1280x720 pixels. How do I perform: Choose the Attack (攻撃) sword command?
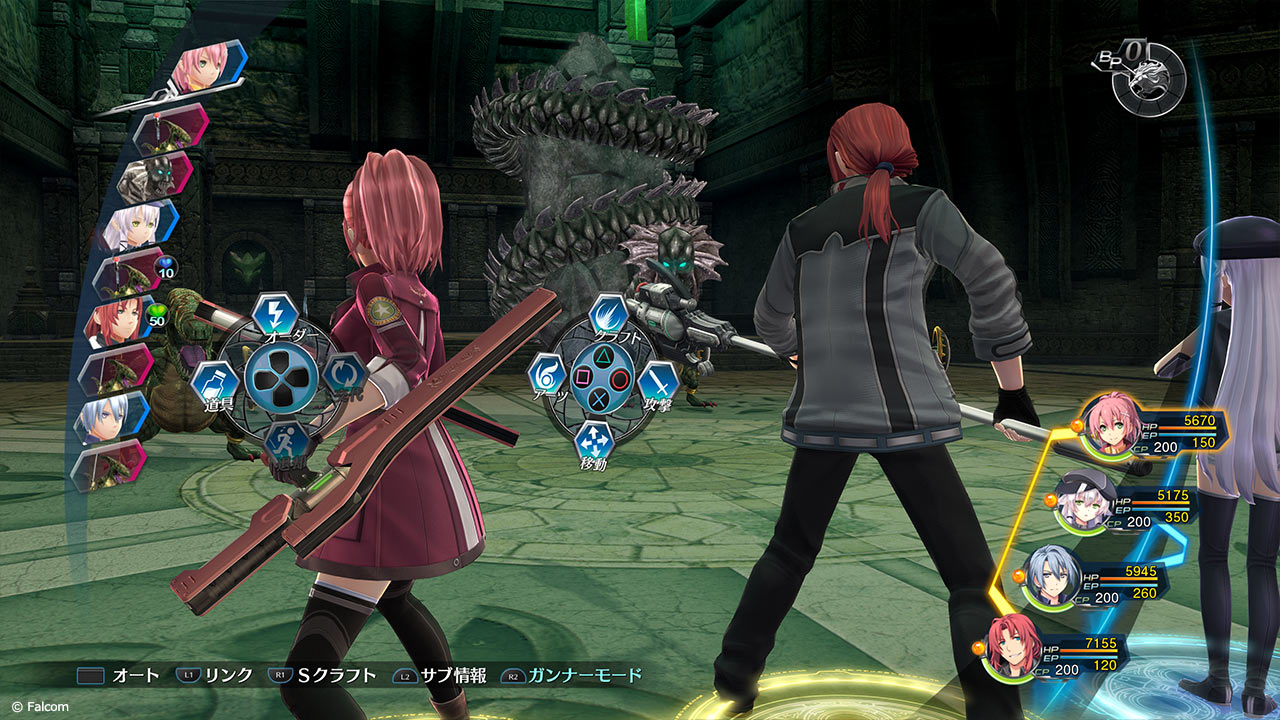[658, 382]
